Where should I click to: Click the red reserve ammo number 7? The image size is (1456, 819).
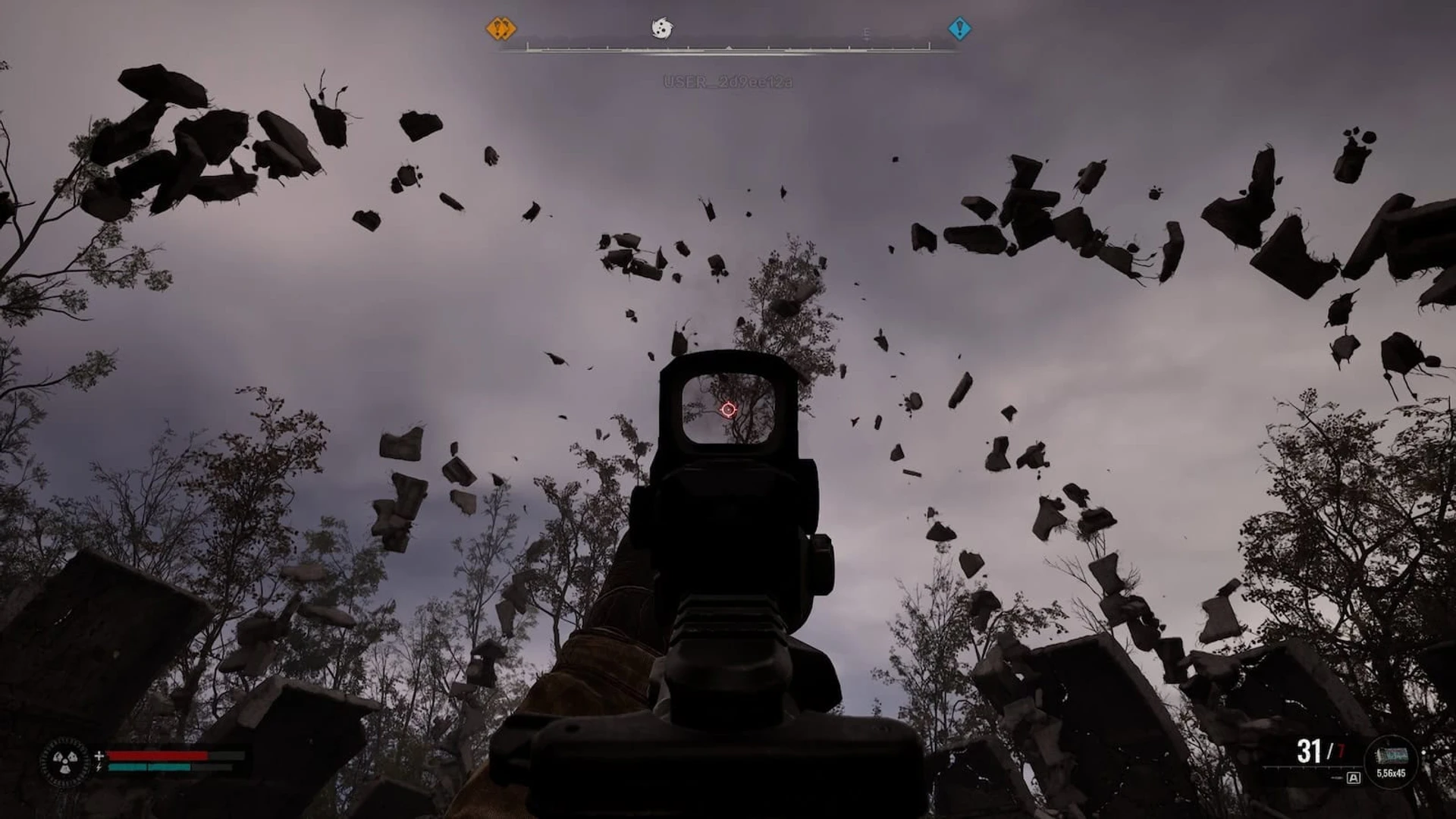tap(1341, 749)
